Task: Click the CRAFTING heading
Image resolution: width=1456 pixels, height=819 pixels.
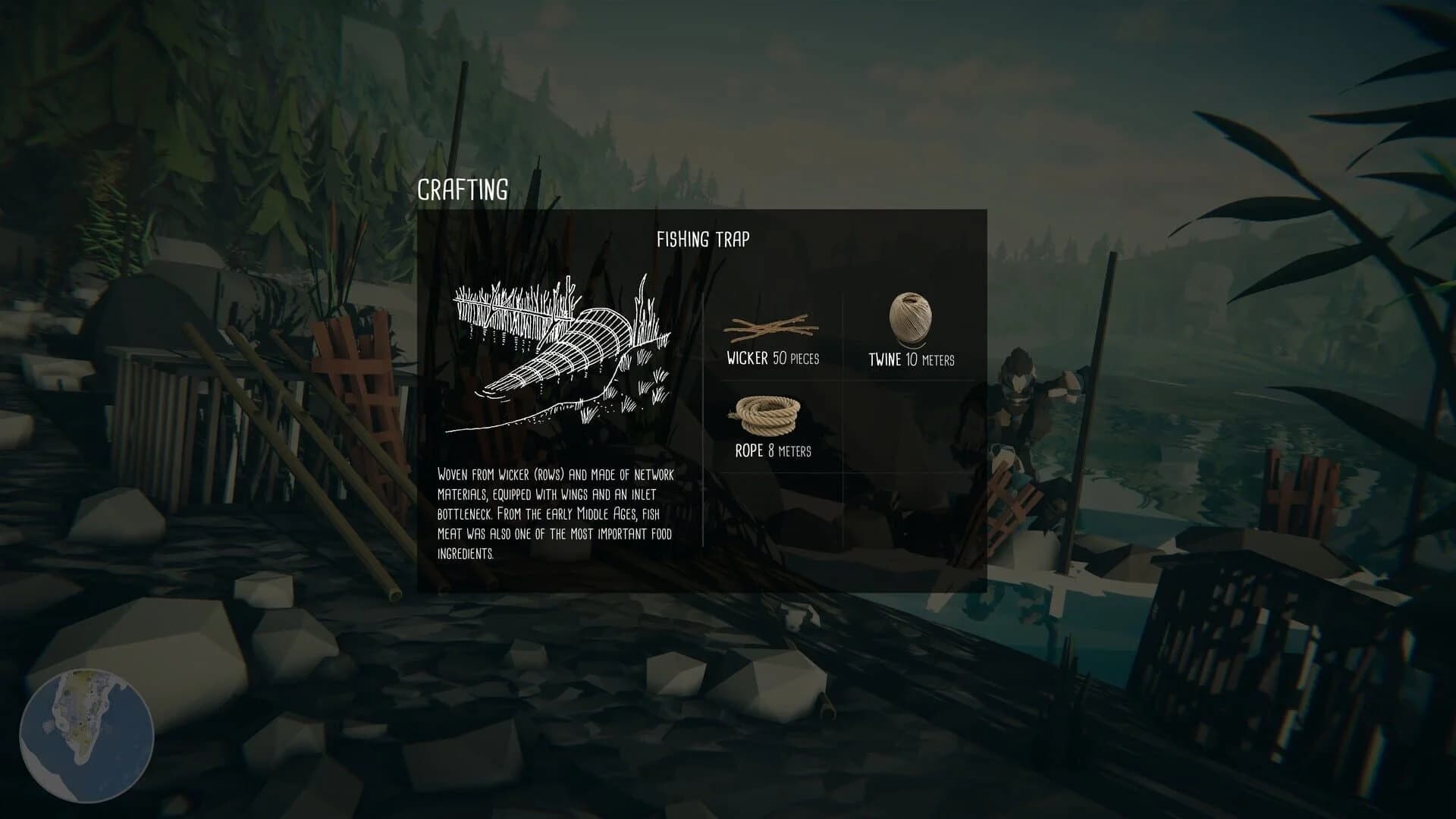Action: pos(464,188)
